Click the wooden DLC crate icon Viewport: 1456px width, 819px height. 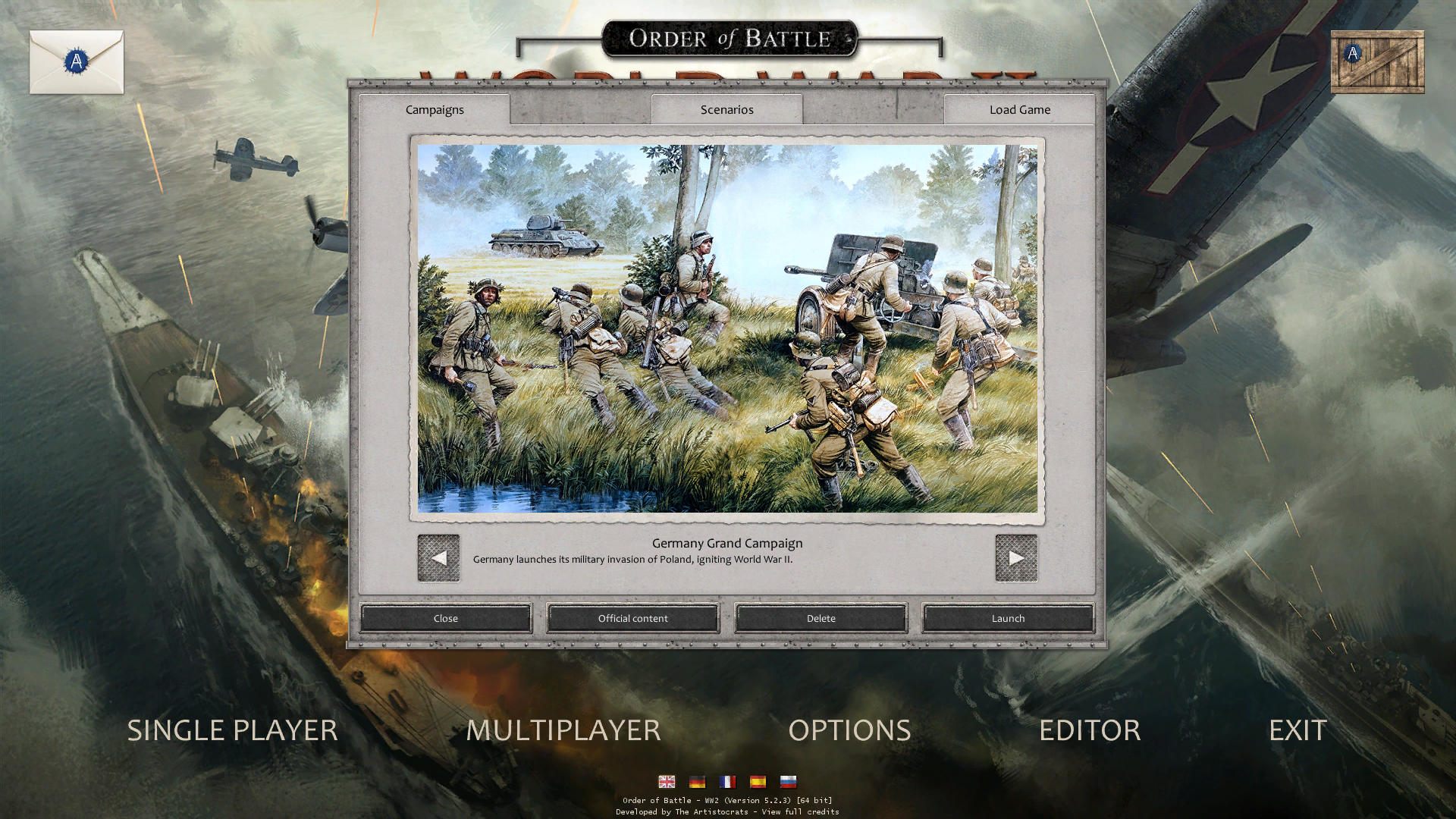[1378, 62]
